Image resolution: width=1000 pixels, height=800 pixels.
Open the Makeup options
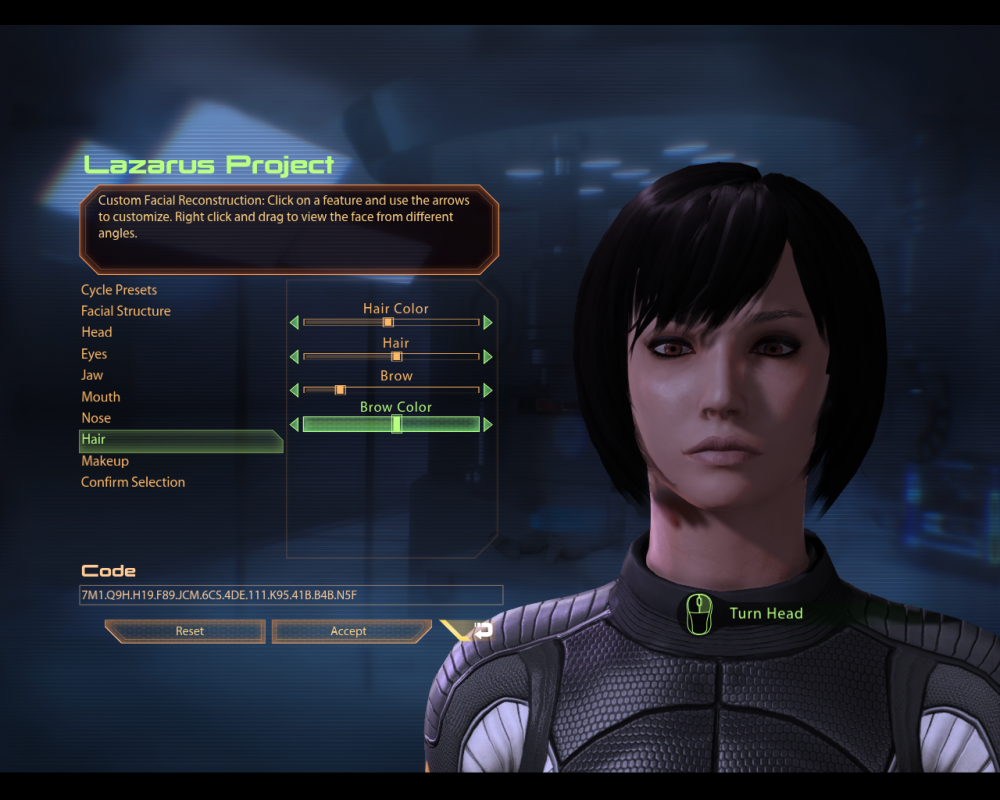point(105,461)
